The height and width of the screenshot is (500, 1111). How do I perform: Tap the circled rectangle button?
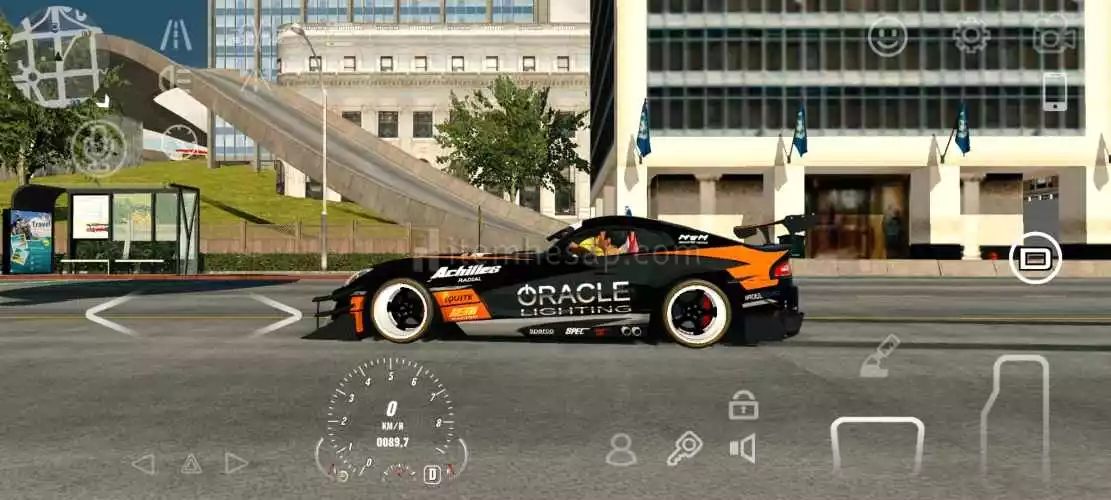click(1035, 258)
